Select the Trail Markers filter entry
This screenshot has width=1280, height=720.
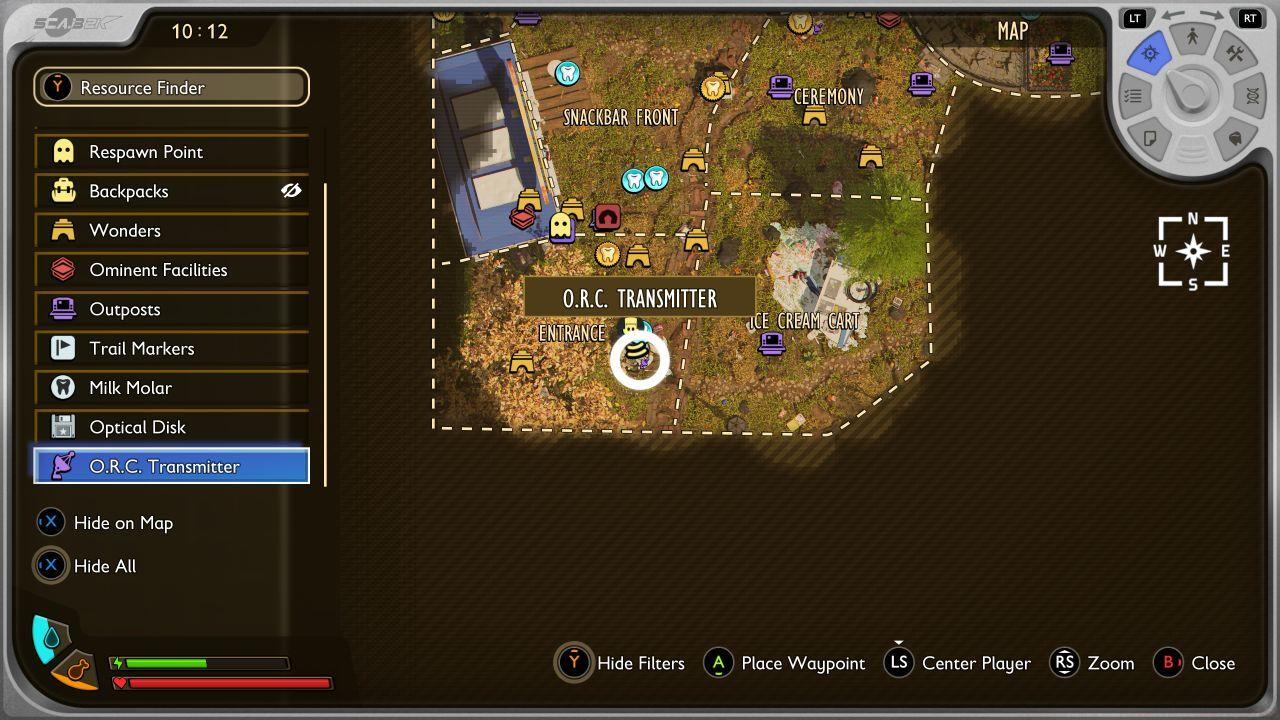(170, 348)
